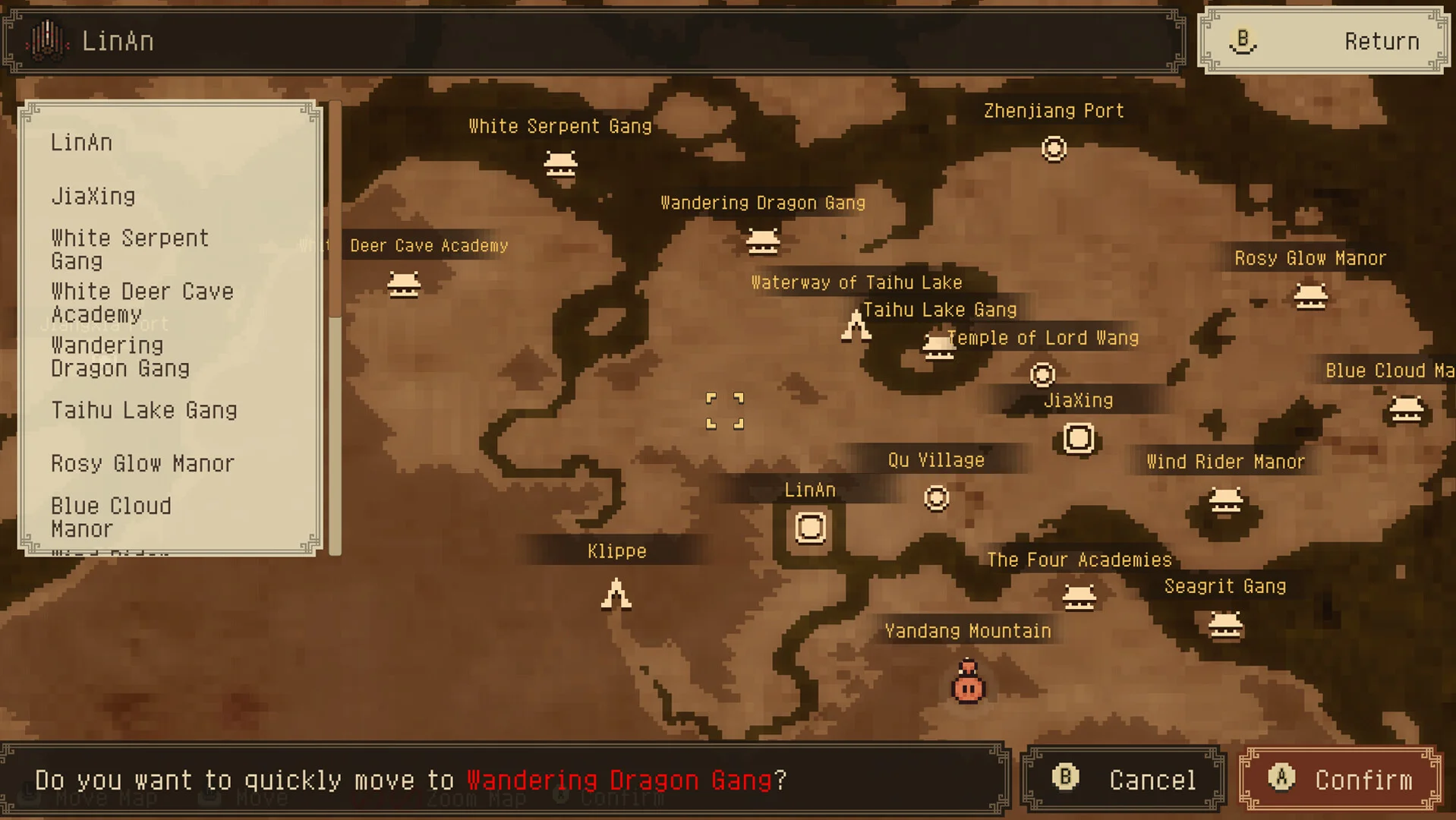Pick White Serpent Gang list entry

(129, 250)
